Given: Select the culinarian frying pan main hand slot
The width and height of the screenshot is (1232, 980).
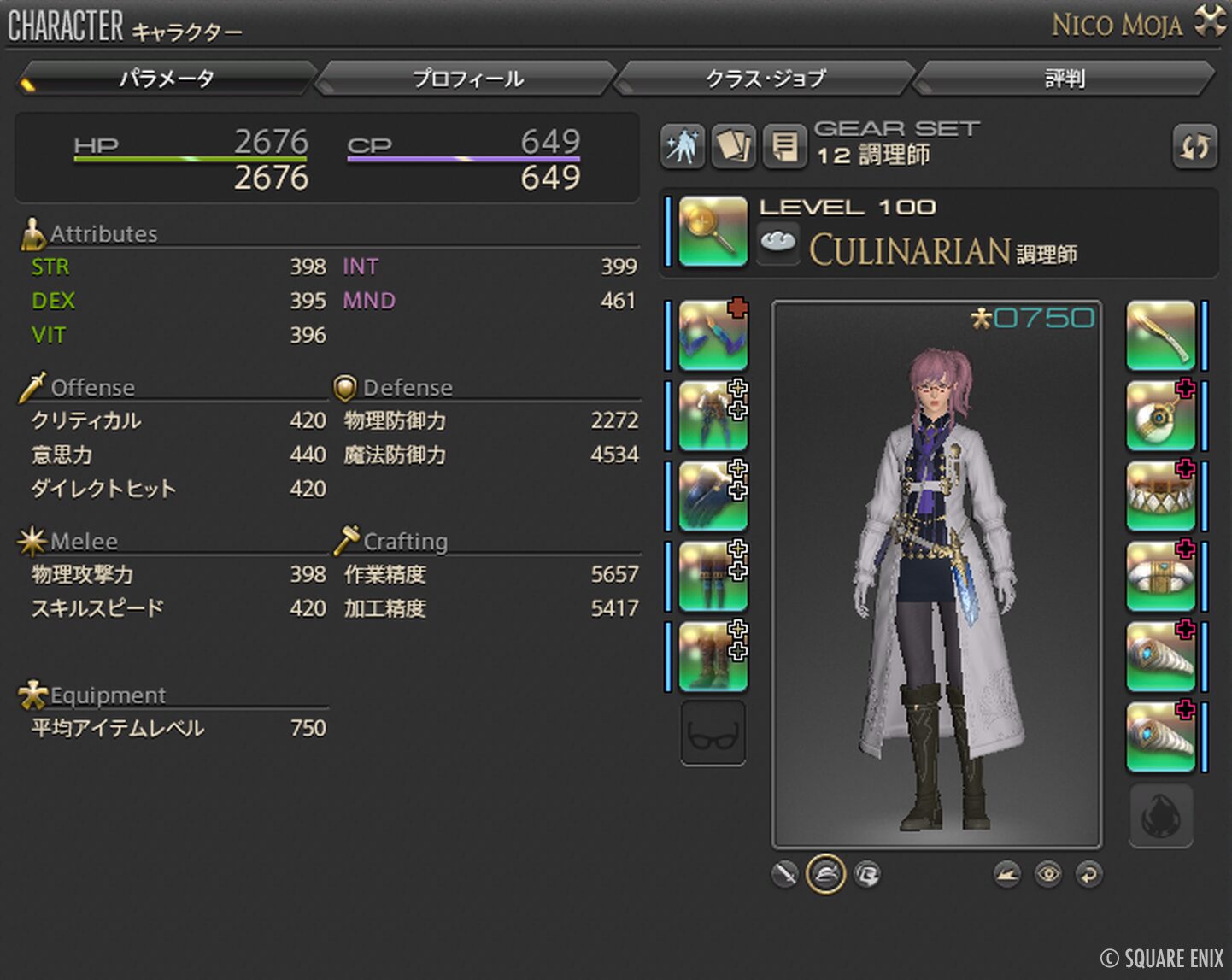Looking at the screenshot, I should click(x=713, y=231).
